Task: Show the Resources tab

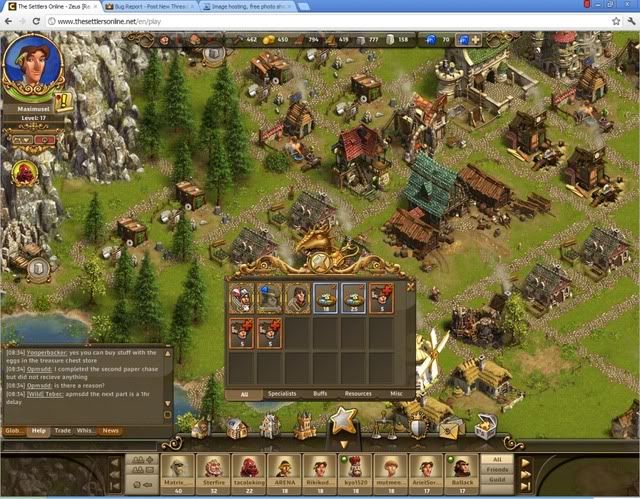Action: click(358, 394)
